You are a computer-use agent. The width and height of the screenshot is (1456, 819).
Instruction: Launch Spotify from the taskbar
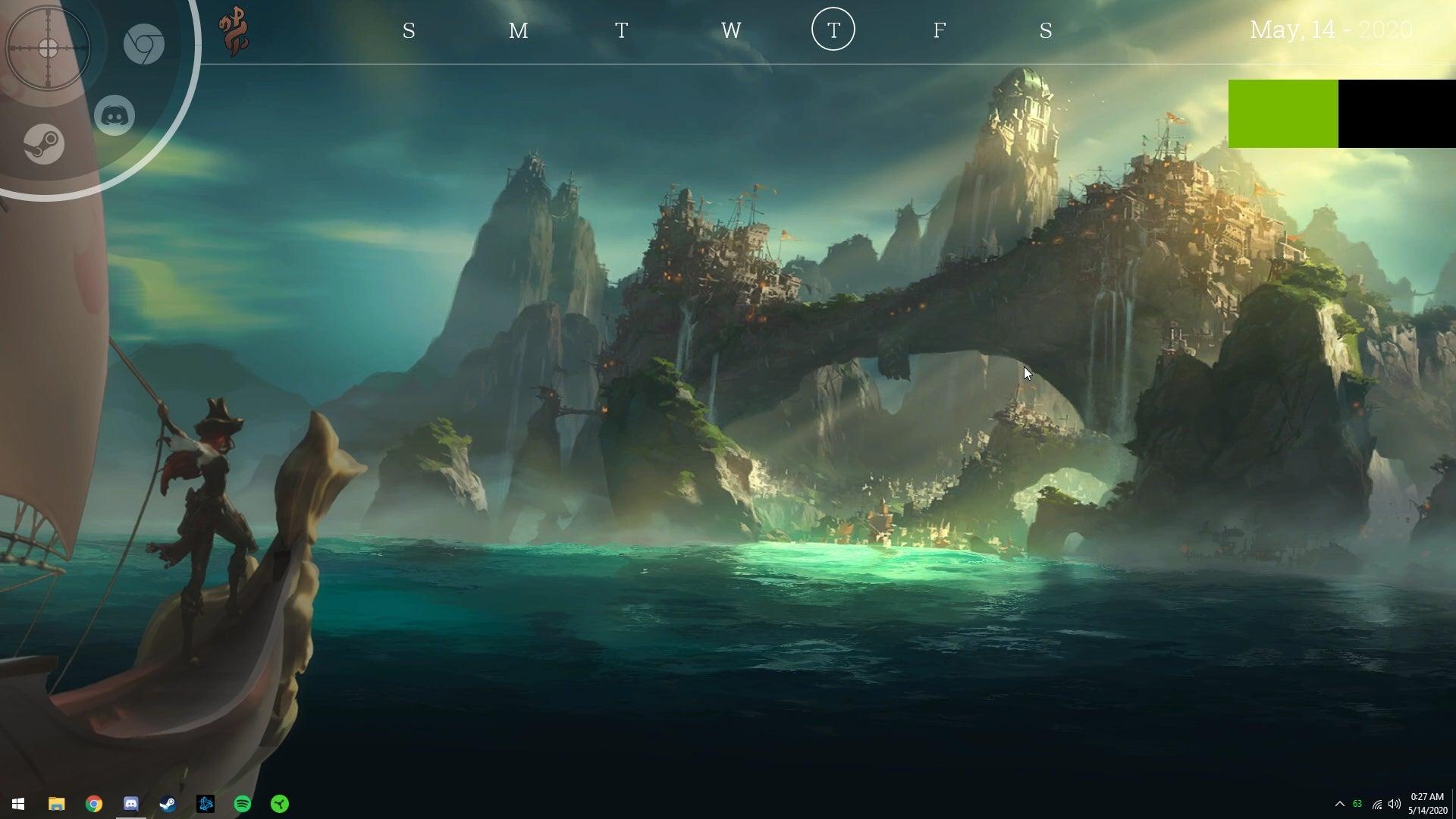tap(241, 804)
